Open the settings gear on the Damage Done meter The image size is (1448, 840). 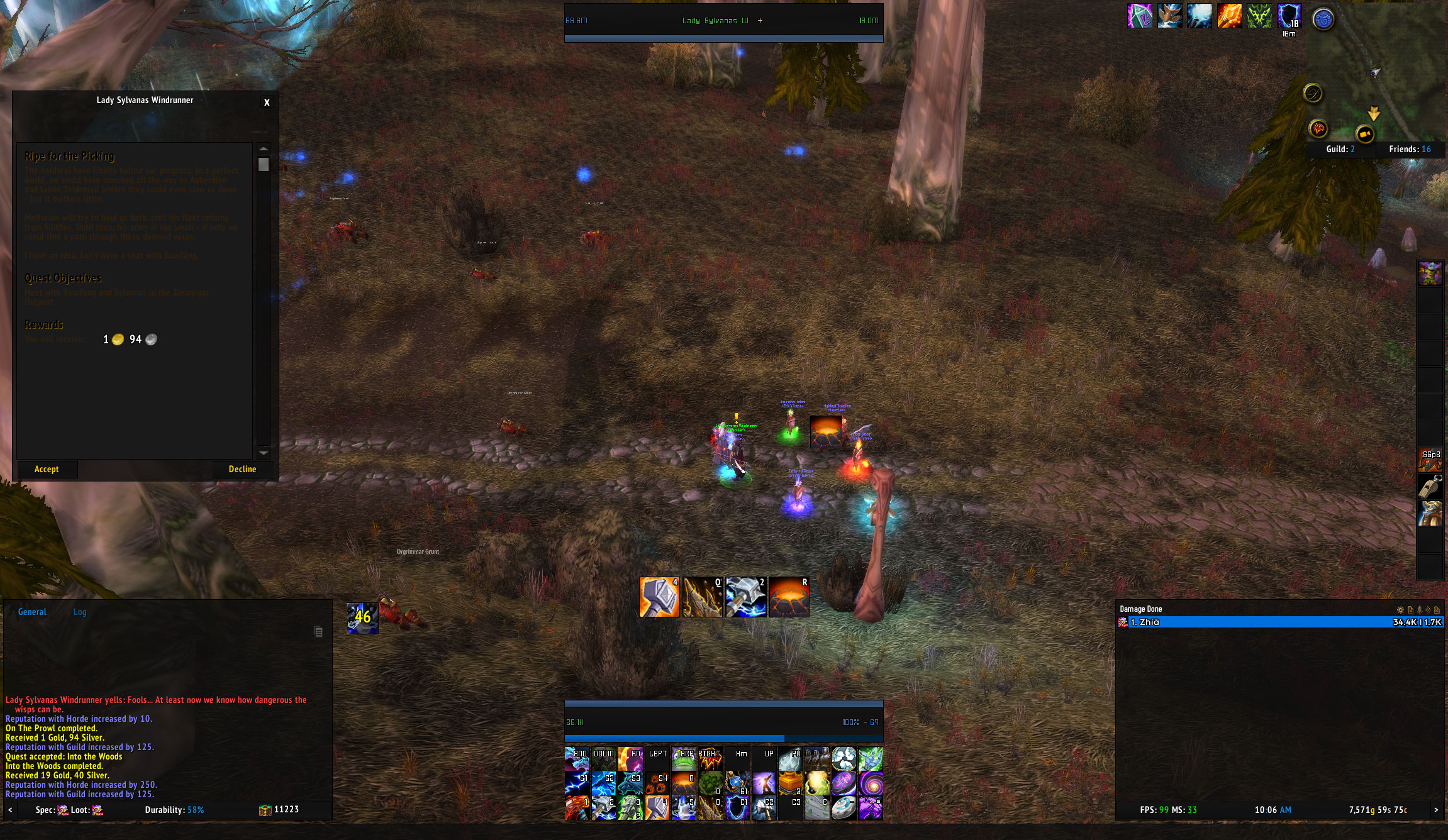coord(1401,610)
